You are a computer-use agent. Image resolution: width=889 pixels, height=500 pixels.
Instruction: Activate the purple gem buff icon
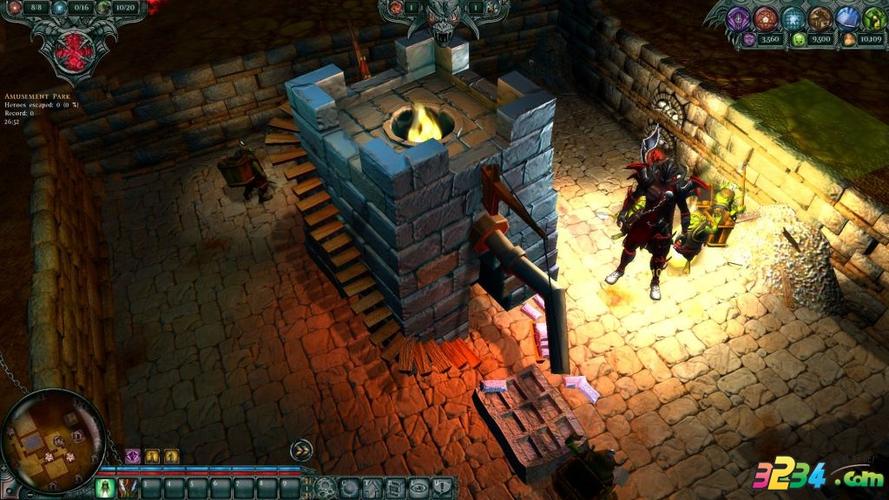tap(132, 456)
